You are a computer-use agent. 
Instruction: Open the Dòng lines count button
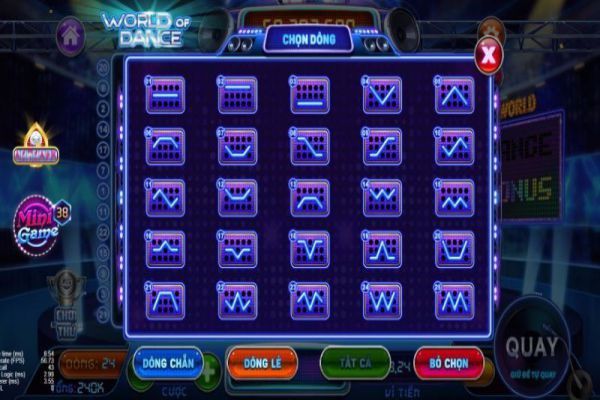[x=92, y=362]
